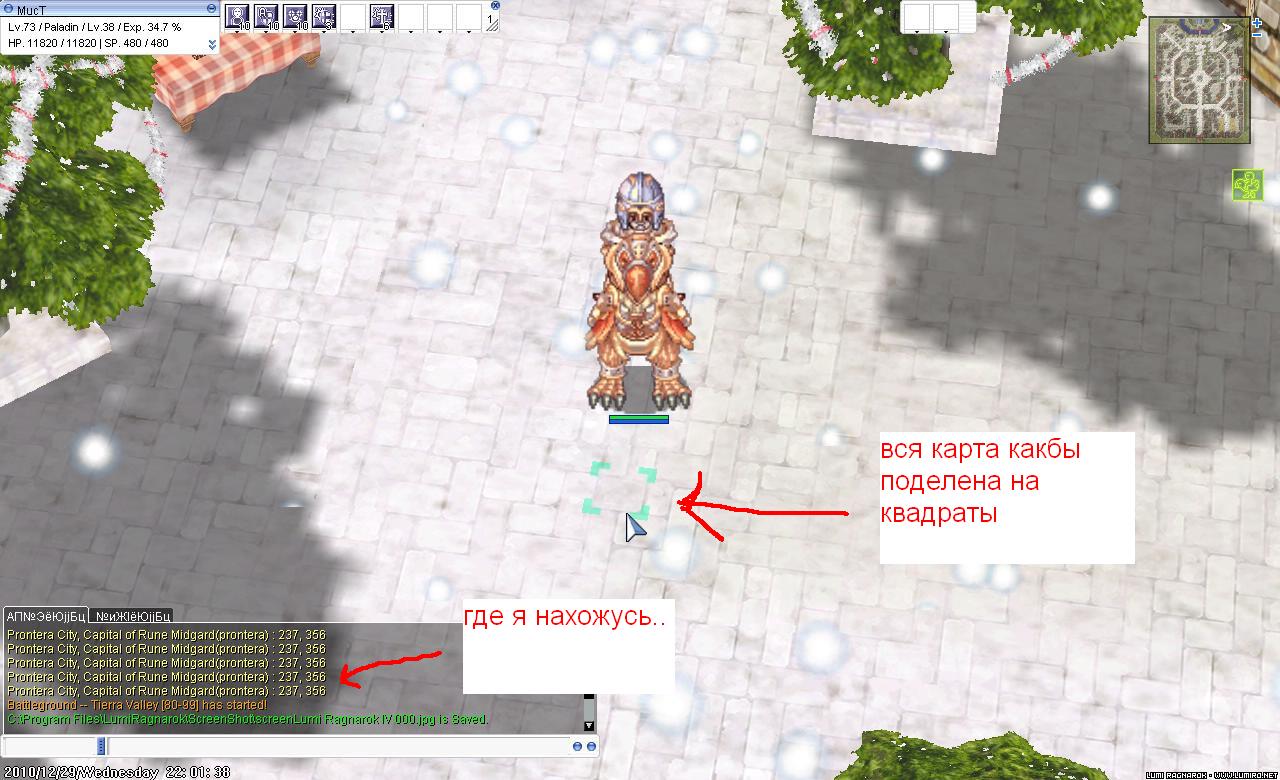
Task: Click the chat log's scroll-down arrow
Action: click(x=589, y=725)
